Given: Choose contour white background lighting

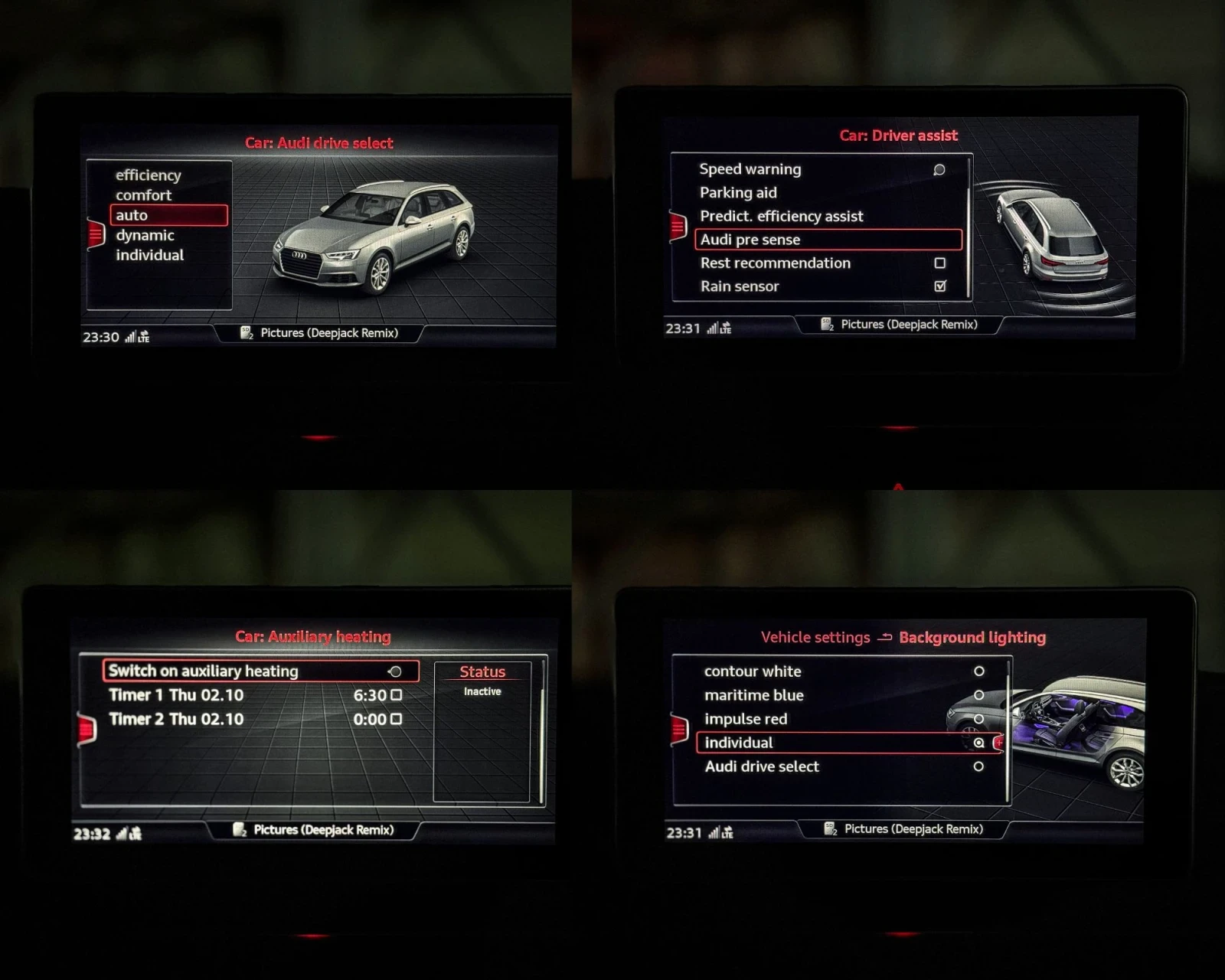Looking at the screenshot, I should click(978, 671).
